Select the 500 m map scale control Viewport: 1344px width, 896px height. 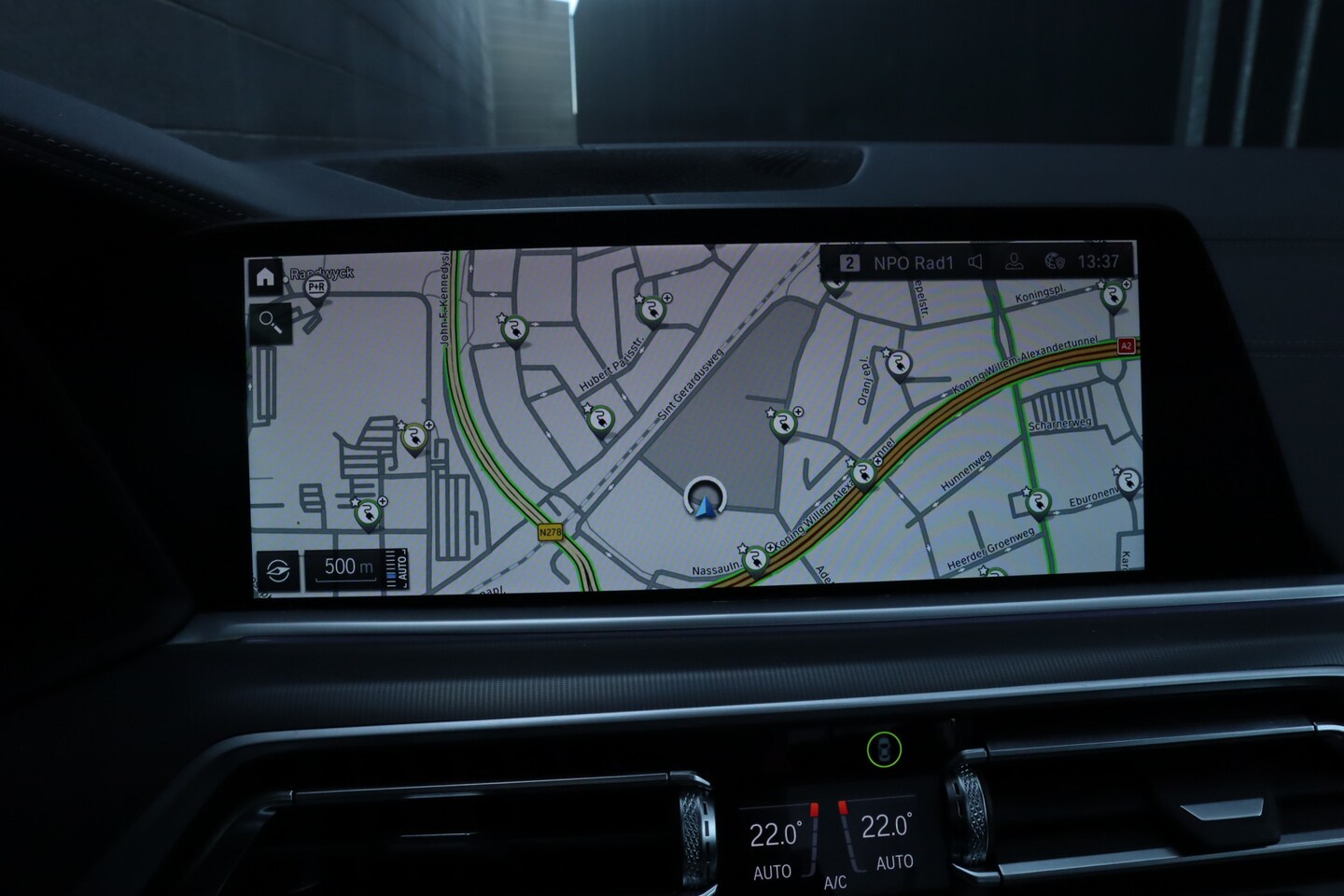pyautogui.click(x=348, y=567)
